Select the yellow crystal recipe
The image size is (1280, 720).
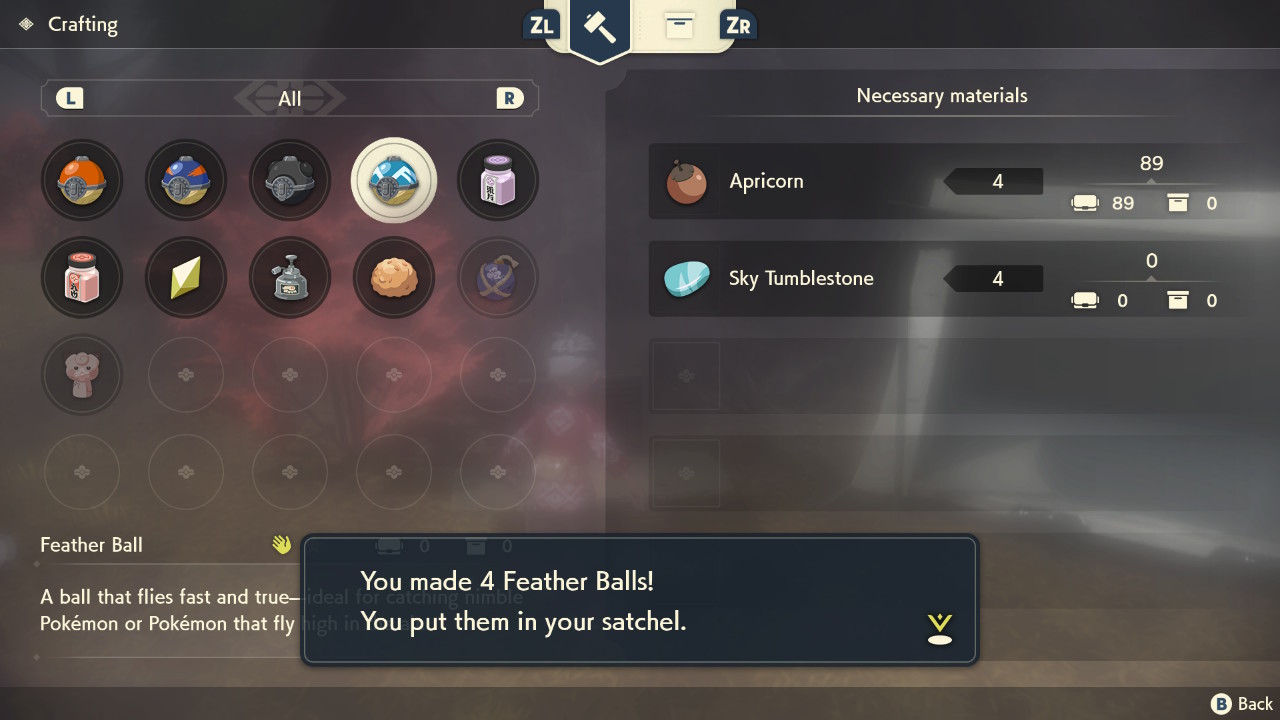point(186,278)
